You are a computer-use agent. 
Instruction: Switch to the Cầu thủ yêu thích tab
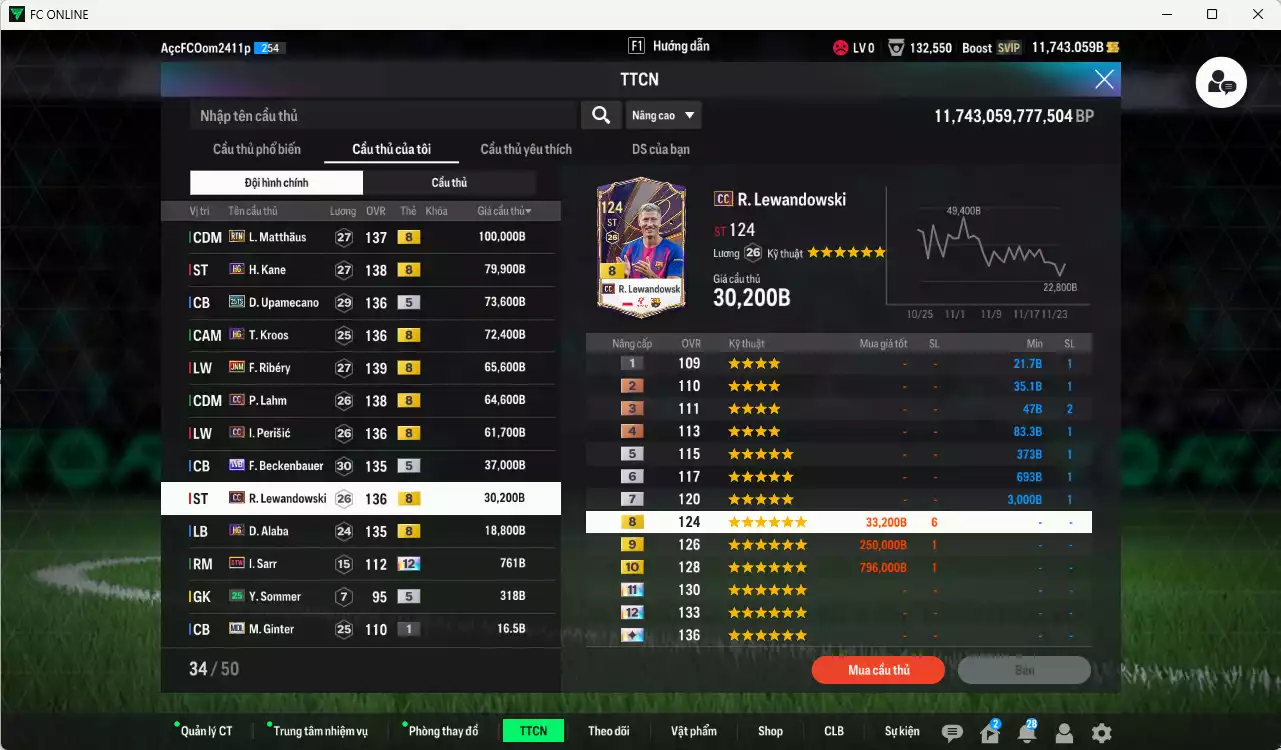click(524, 149)
